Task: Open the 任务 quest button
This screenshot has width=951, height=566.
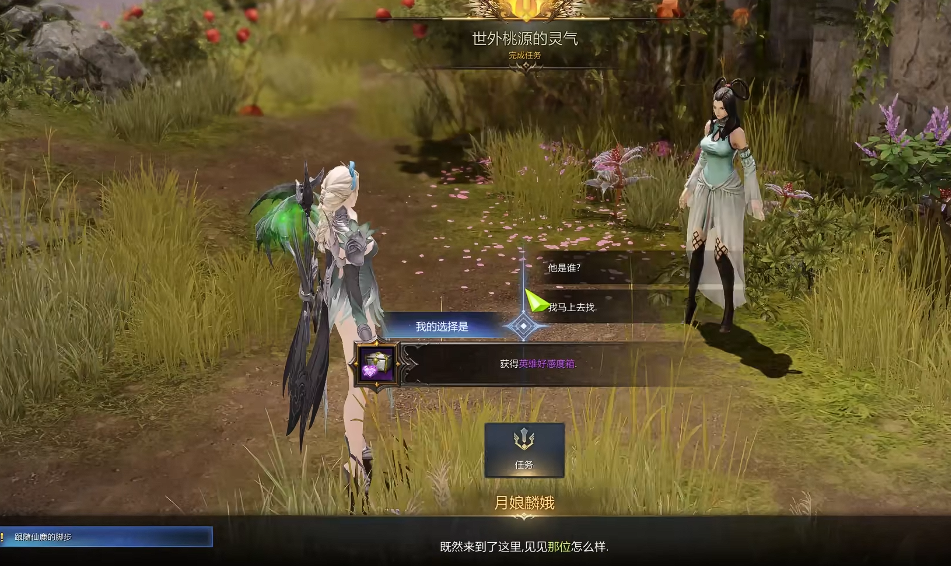Action: (524, 449)
